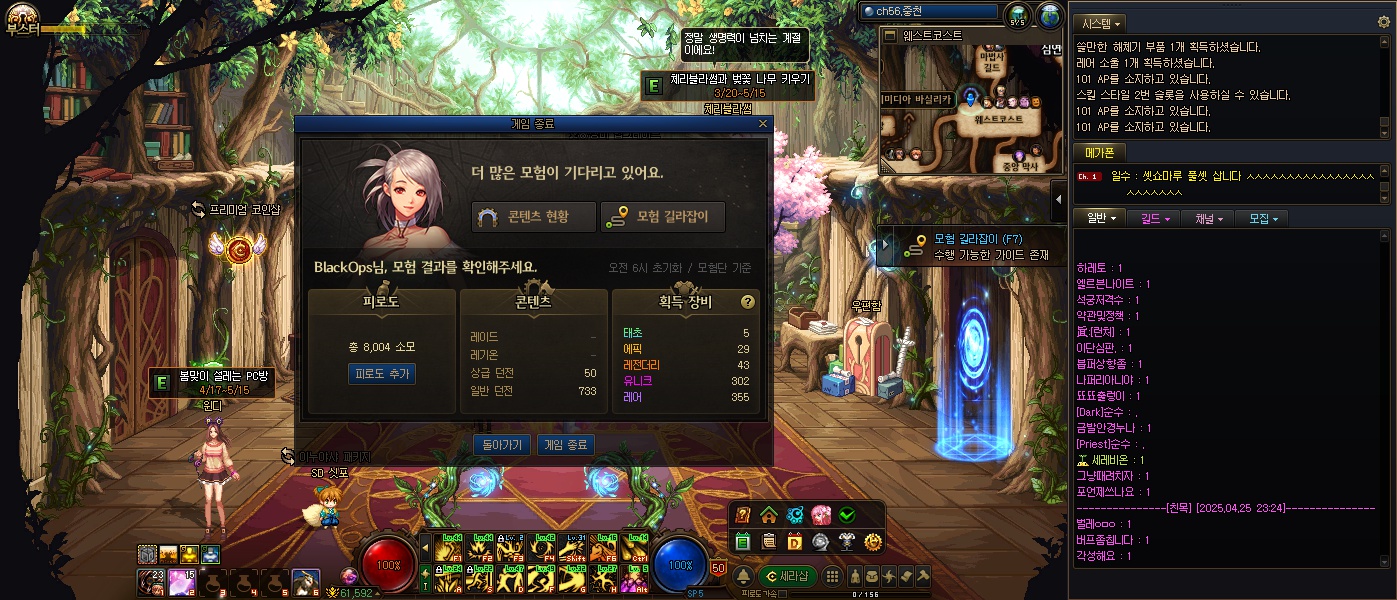Open the 시스템 chat dropdown
Viewport: 1397px width, 600px height.
(1100, 22)
